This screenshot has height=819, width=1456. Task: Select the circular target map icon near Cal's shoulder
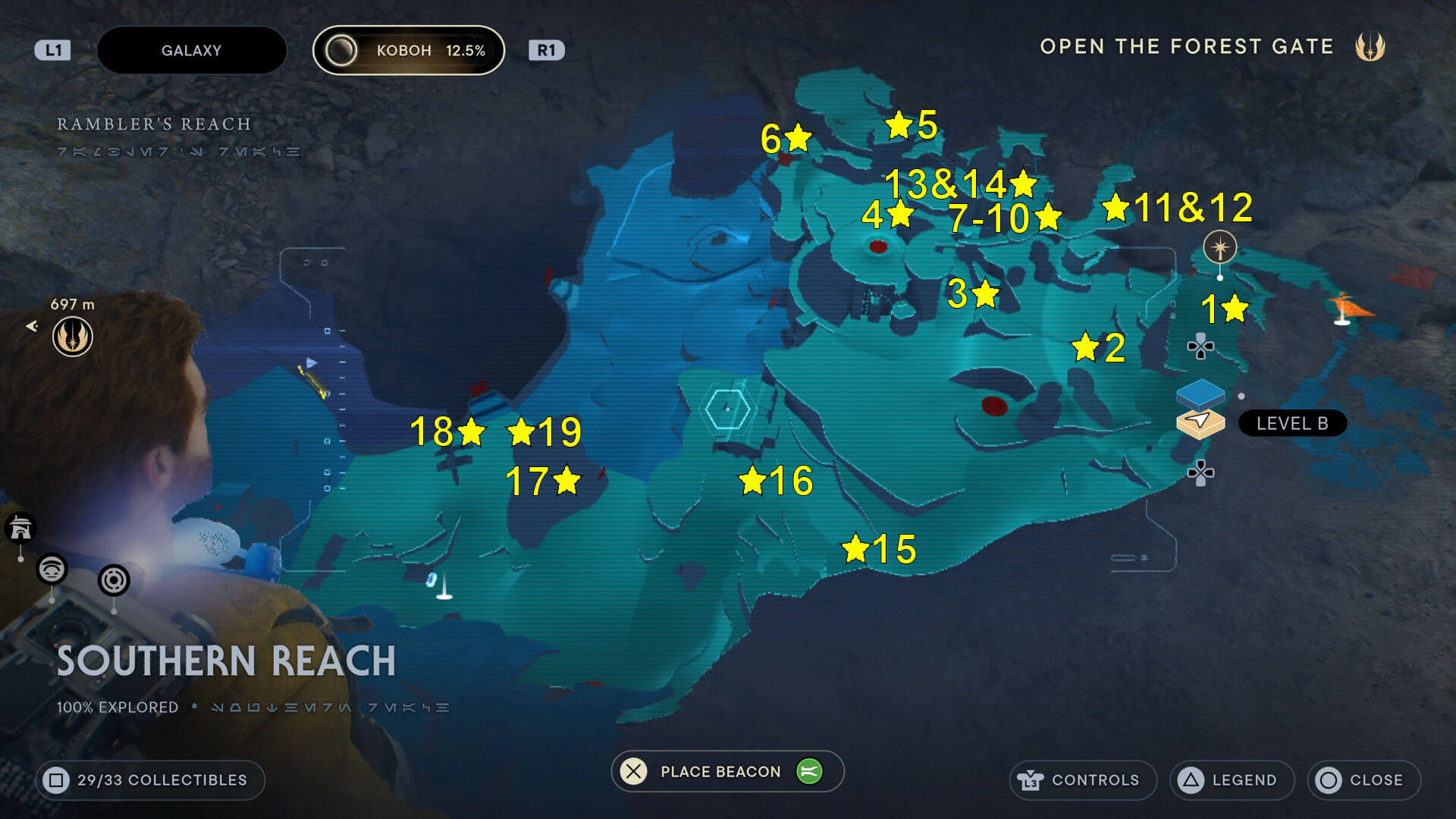(x=115, y=580)
